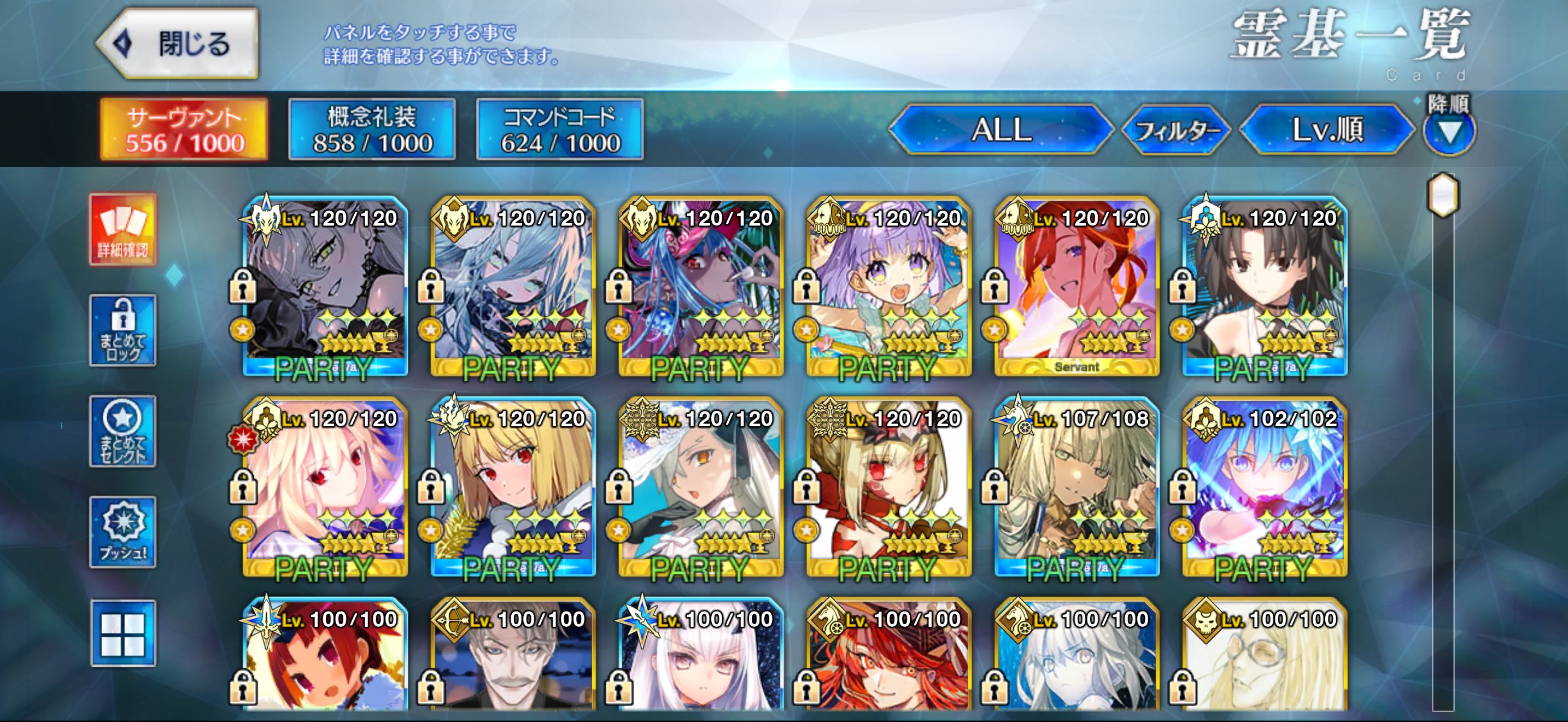Close the card list with 閉じる
The image size is (1568, 722).
178,44
